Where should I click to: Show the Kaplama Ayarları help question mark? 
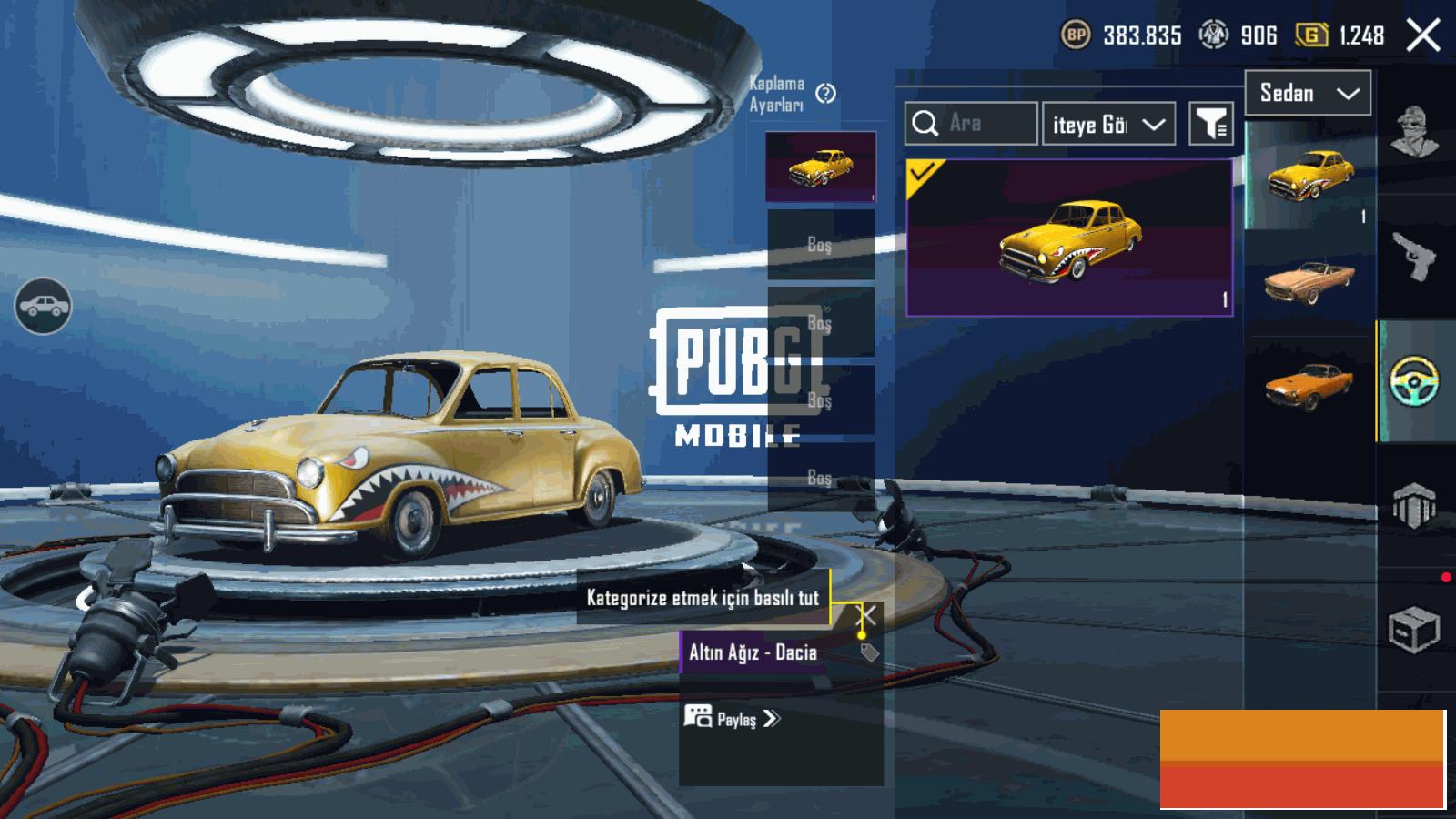(826, 94)
